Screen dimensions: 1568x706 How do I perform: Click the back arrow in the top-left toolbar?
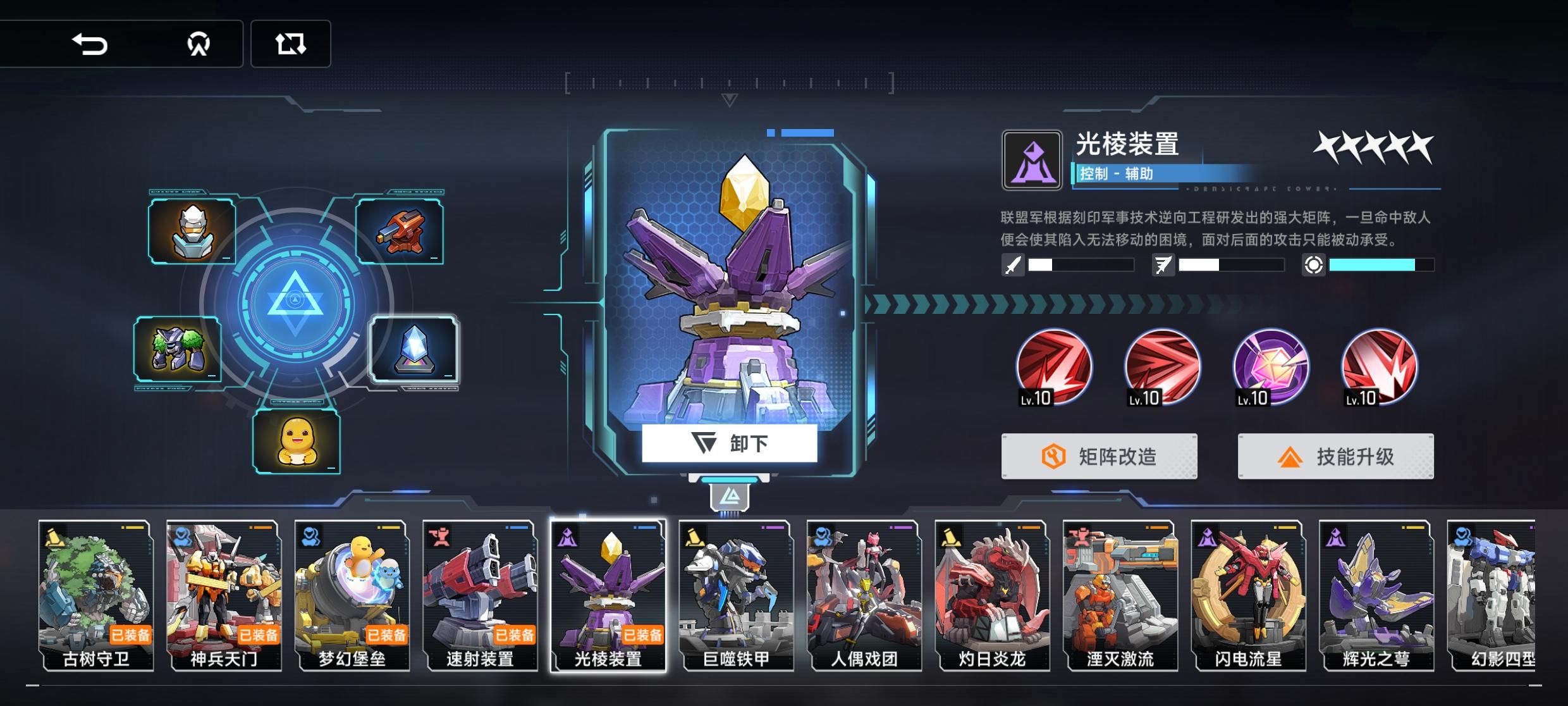(90, 44)
